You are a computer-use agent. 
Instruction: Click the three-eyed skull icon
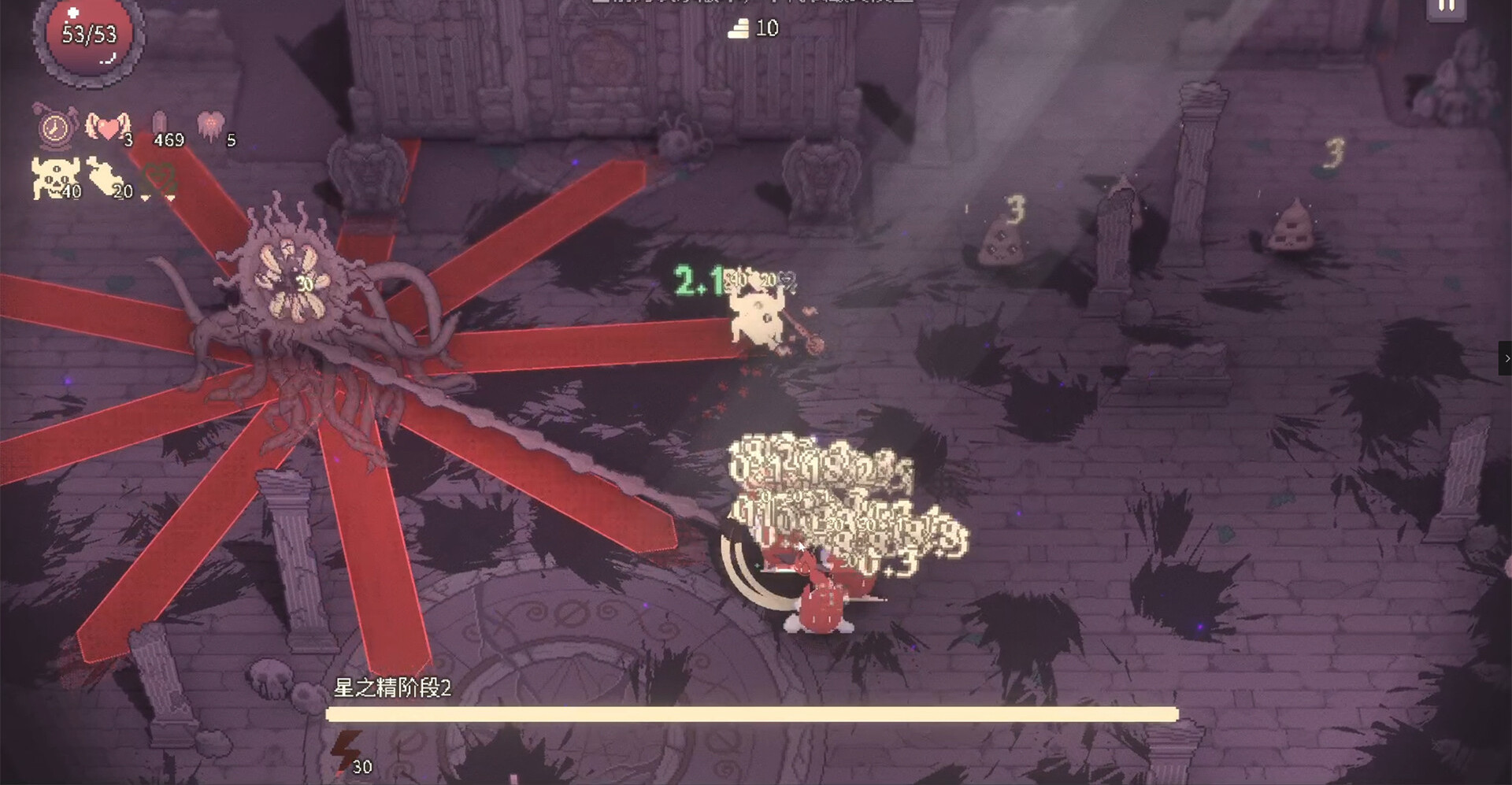pos(52,177)
